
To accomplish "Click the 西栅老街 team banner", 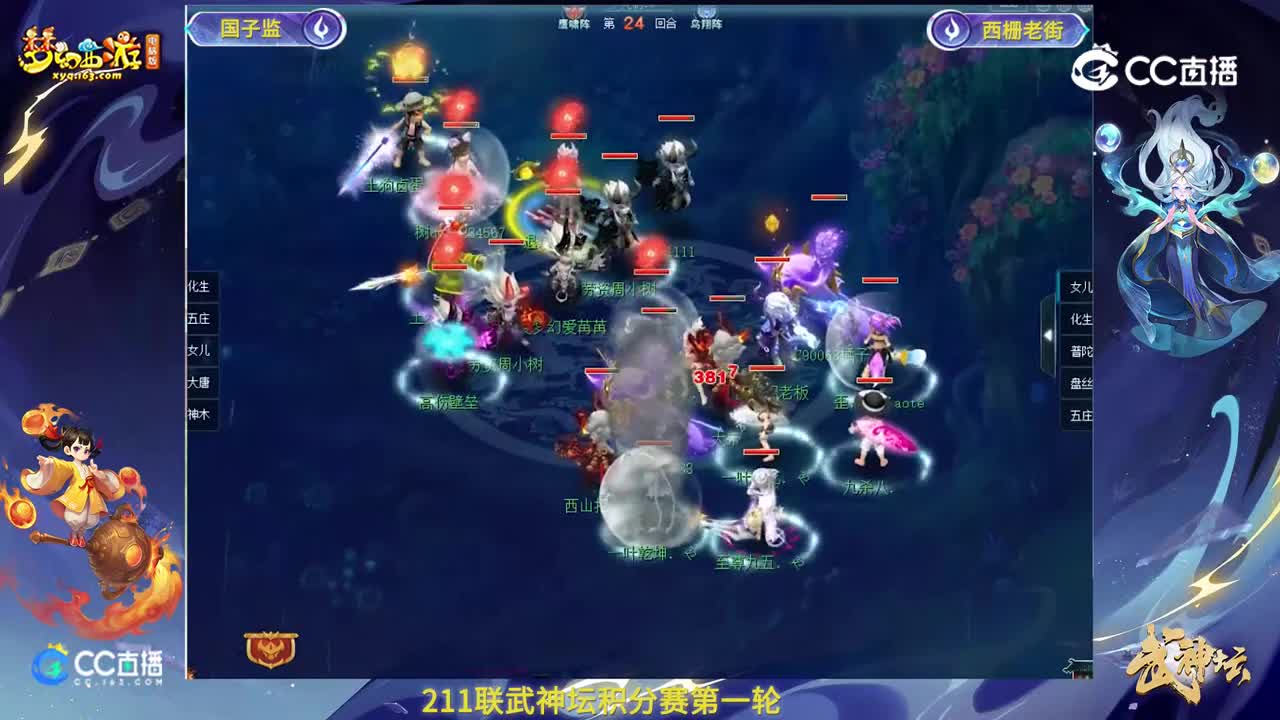I will [1022, 30].
